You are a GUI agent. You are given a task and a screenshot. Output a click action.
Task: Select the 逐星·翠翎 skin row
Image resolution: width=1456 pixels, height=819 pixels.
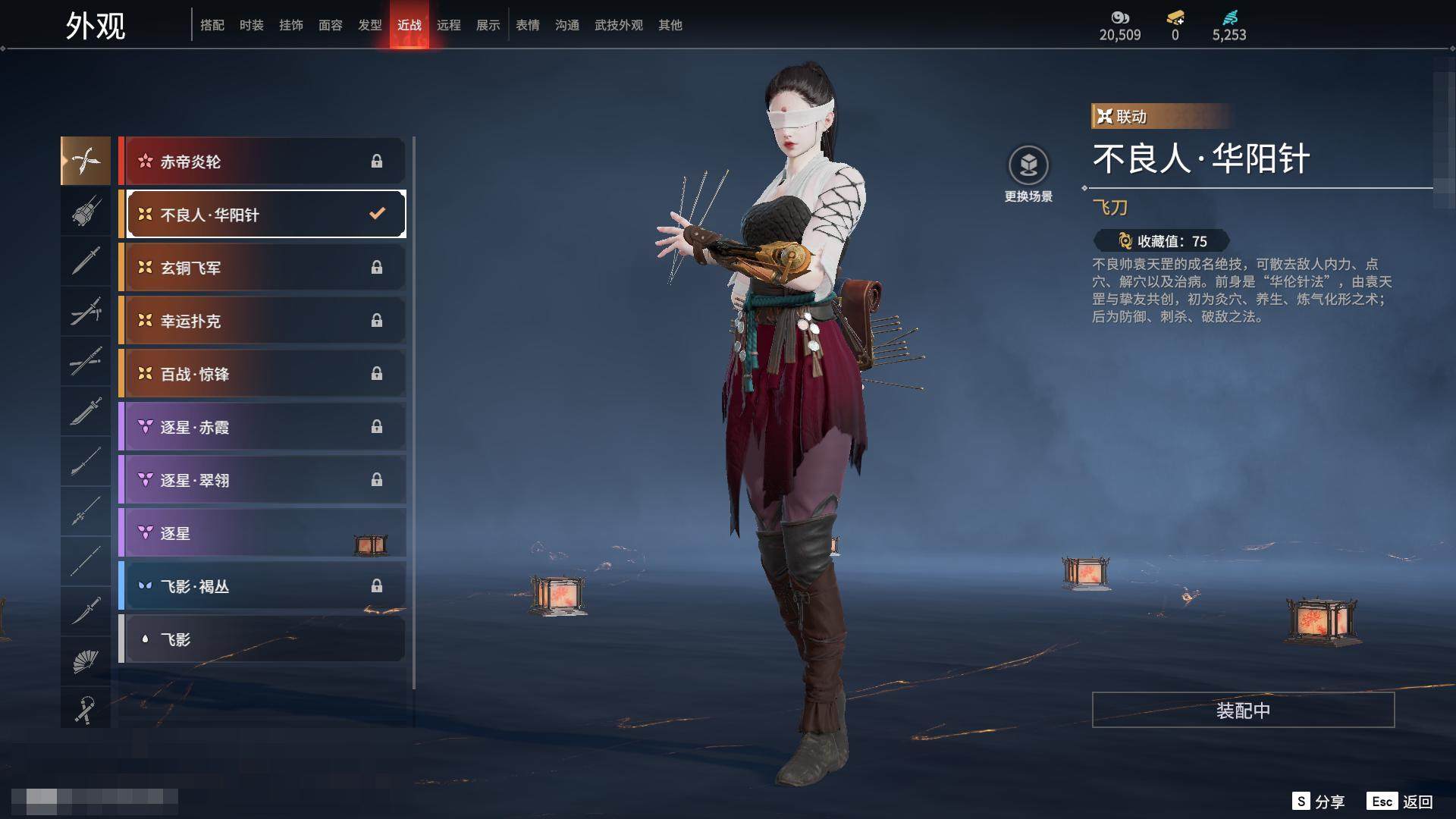point(262,480)
